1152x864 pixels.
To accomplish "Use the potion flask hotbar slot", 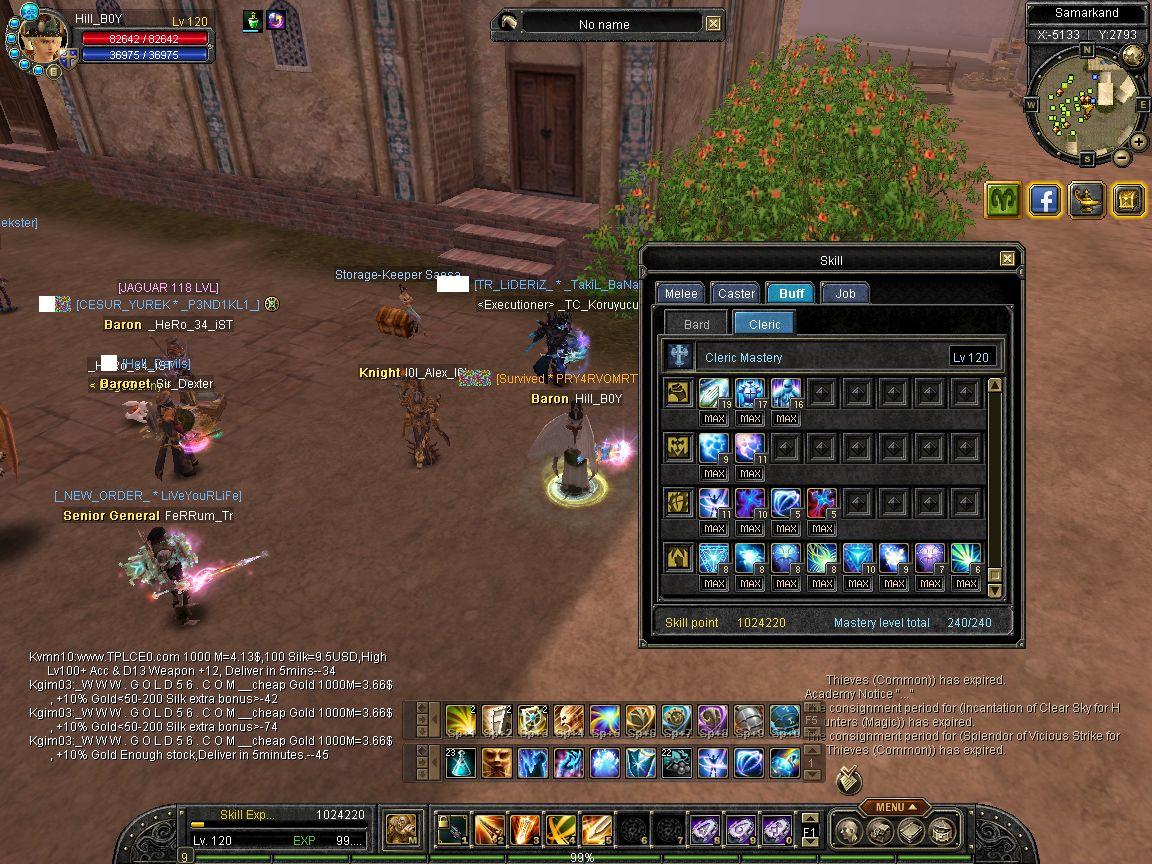I will click(461, 763).
